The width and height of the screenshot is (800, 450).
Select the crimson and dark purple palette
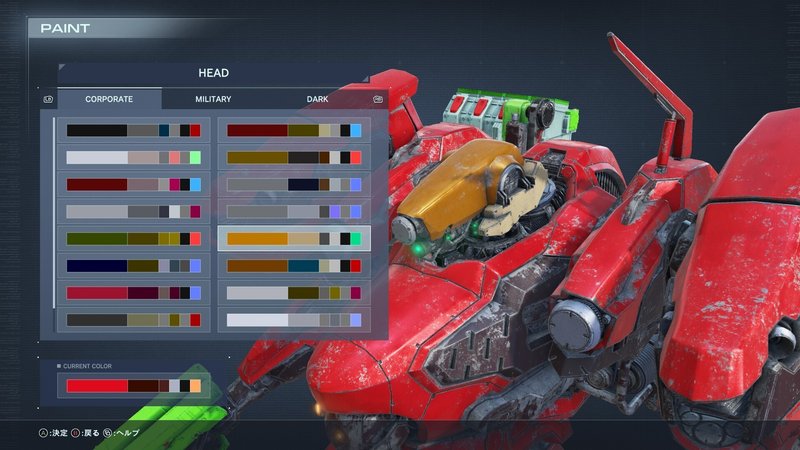pos(133,292)
